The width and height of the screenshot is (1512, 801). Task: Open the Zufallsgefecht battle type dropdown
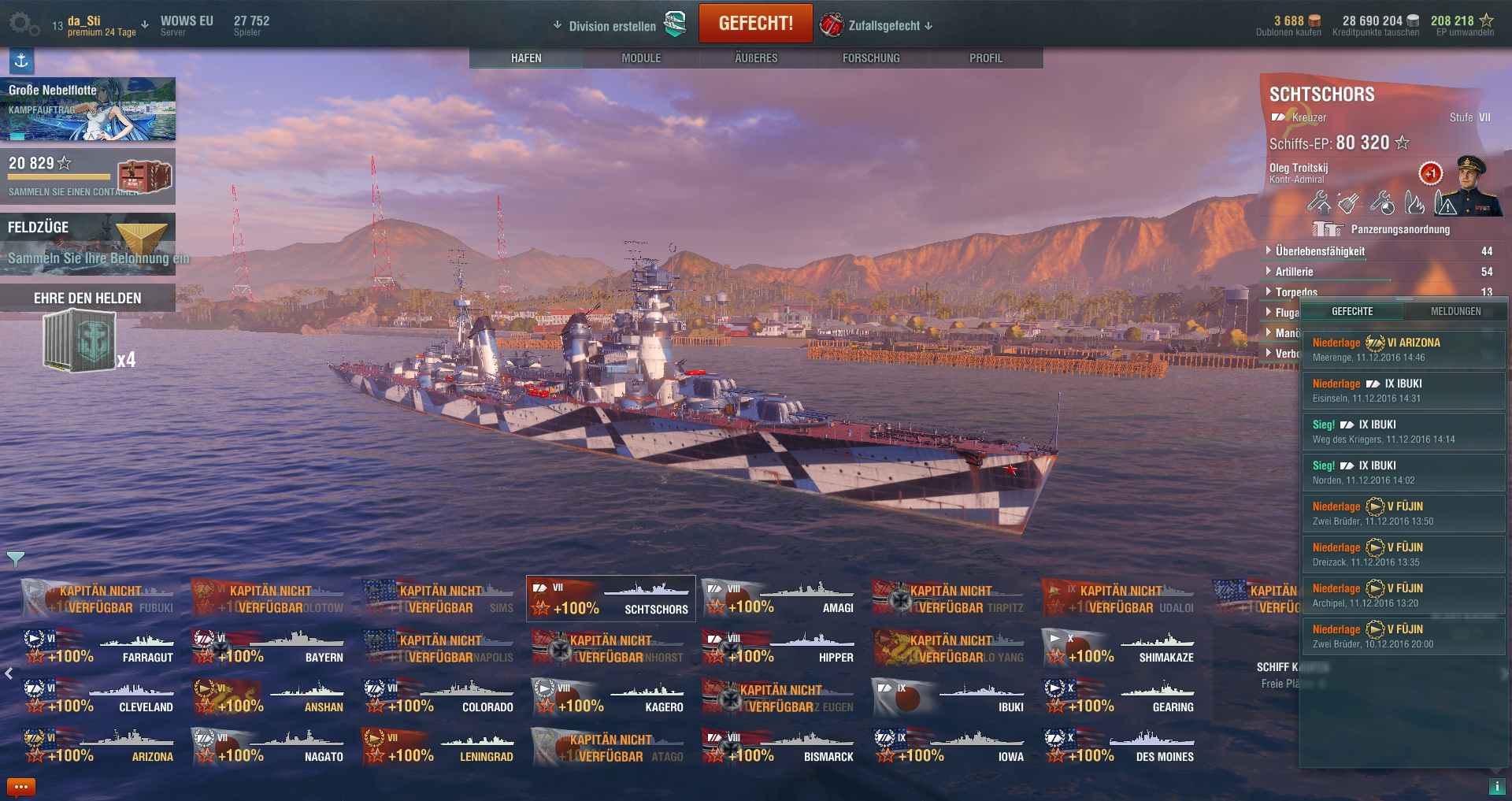pyautogui.click(x=884, y=26)
